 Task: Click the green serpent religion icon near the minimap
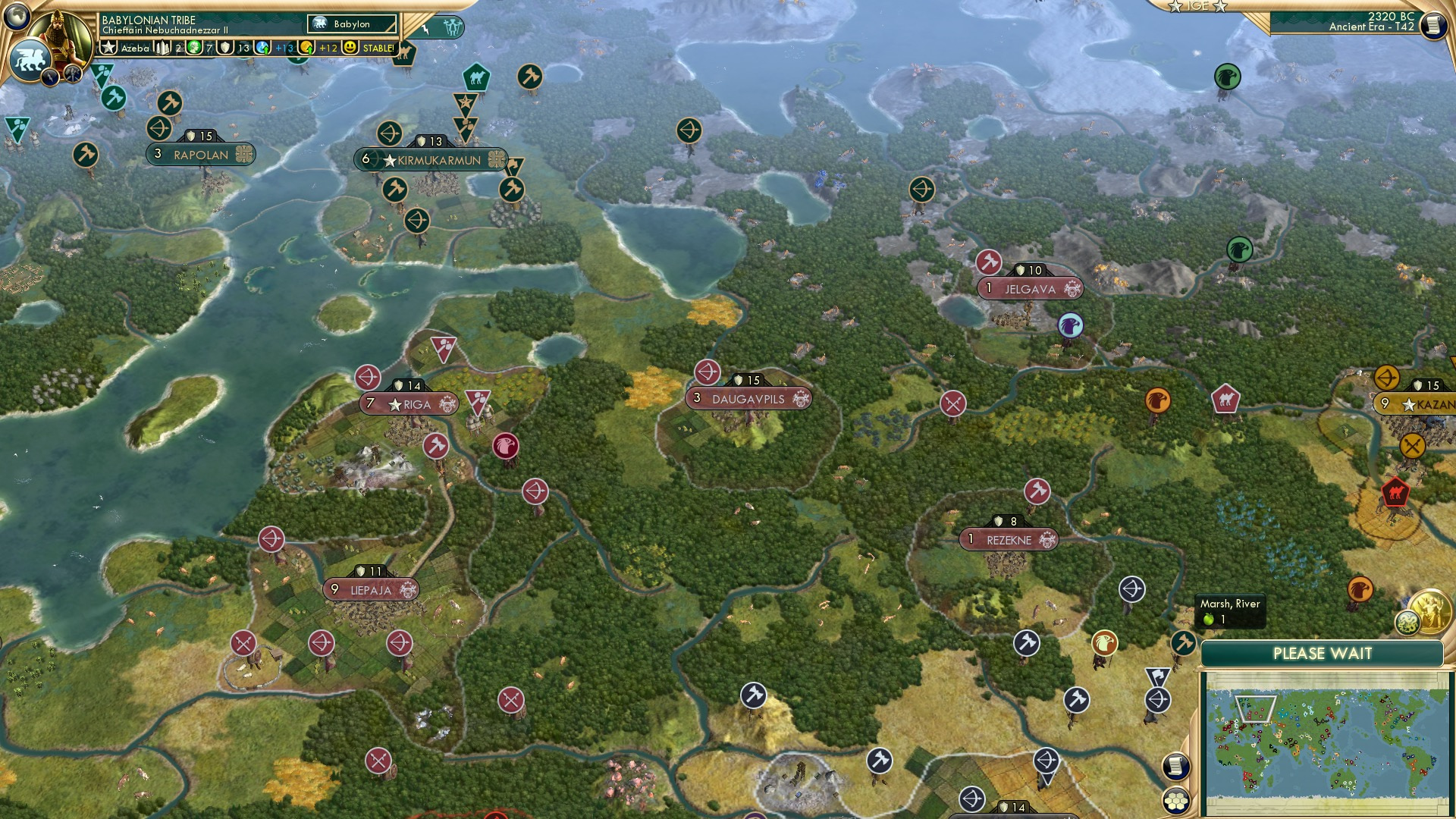coord(1408,623)
